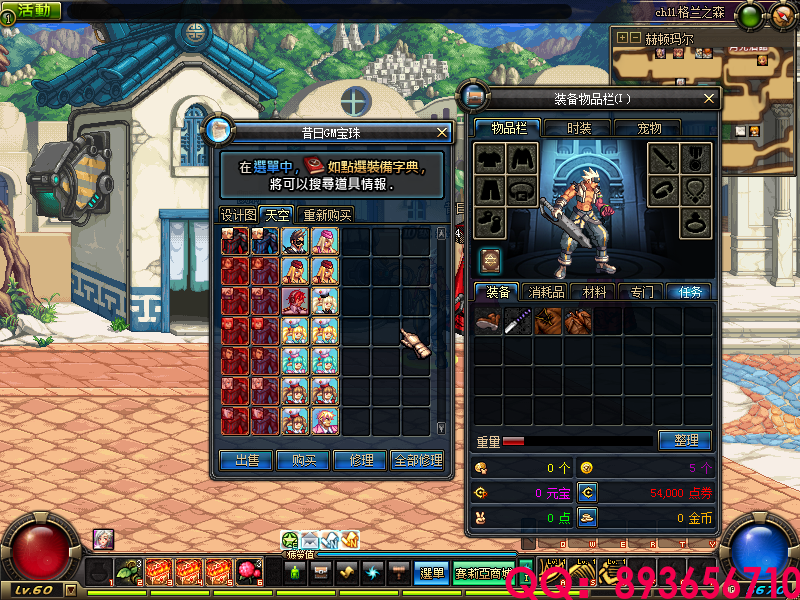Open the 专门 inventory tab
The width and height of the screenshot is (800, 600).
(x=641, y=292)
